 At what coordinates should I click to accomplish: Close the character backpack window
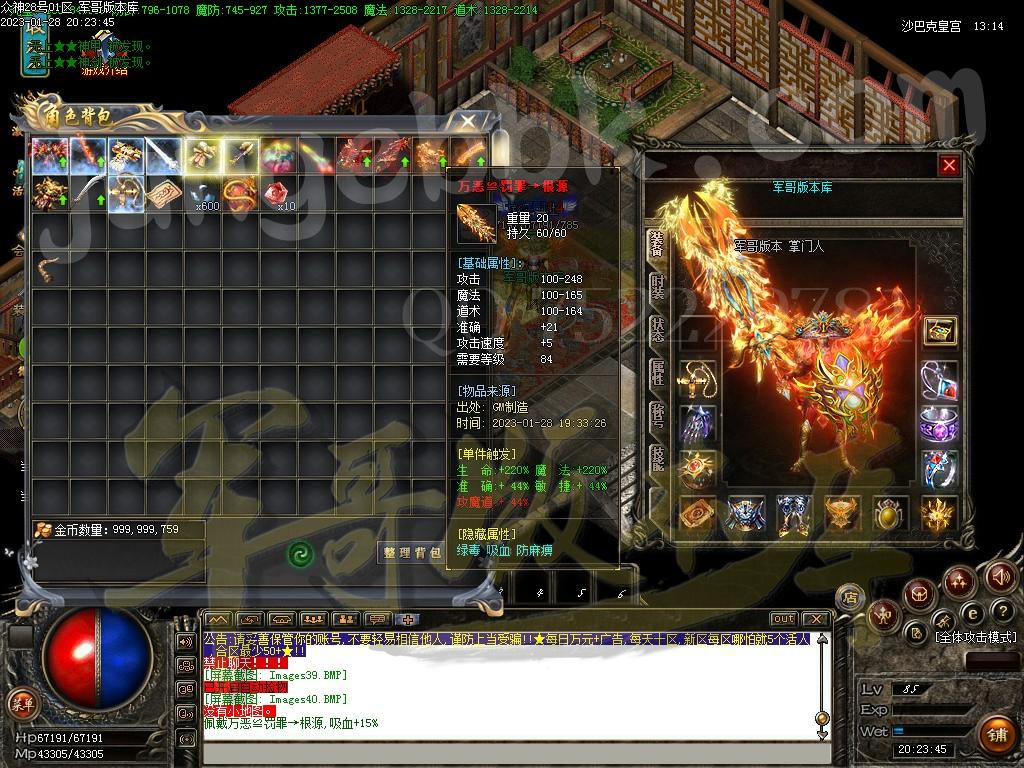point(468,121)
